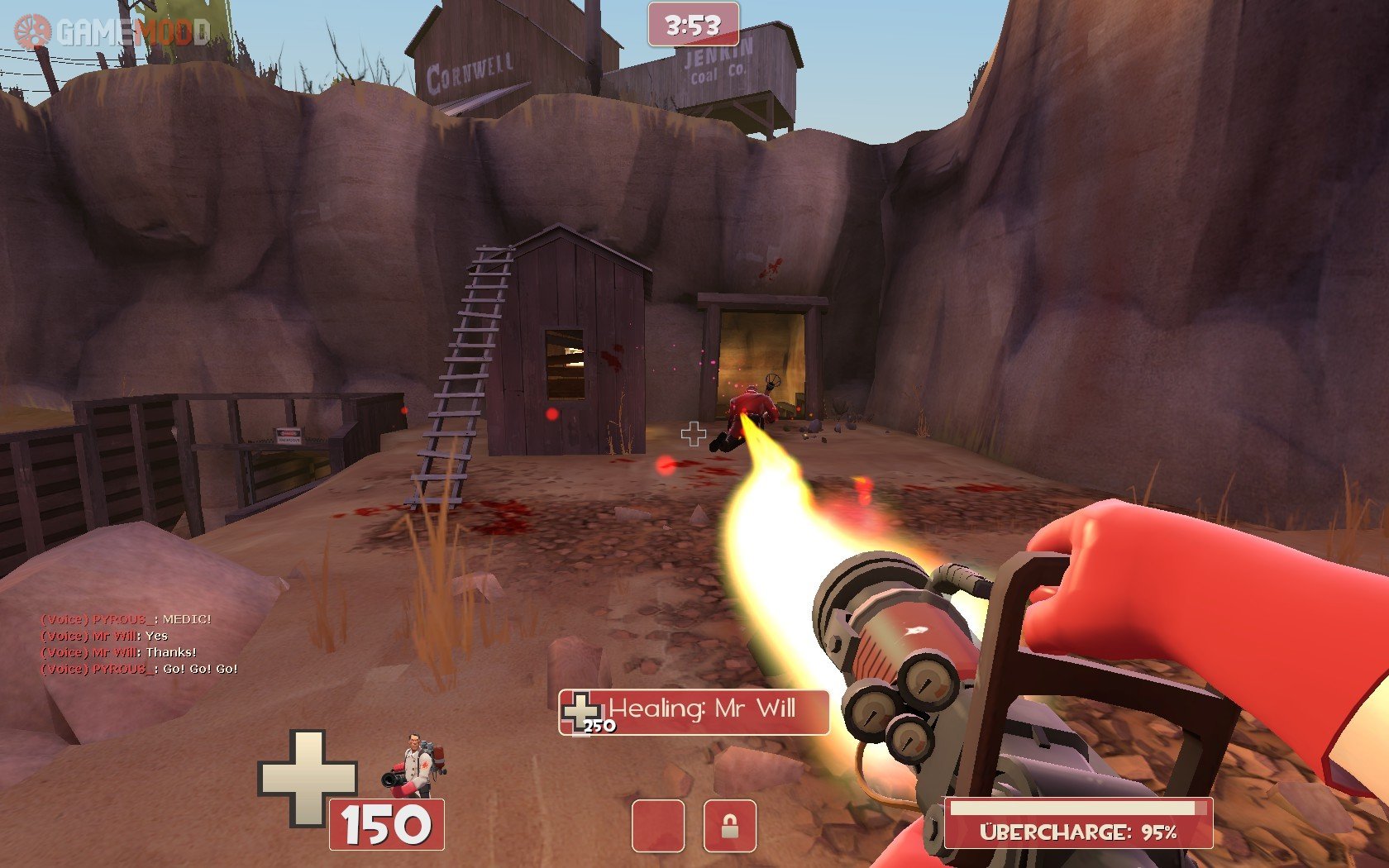1389x868 pixels.
Task: Open the GameModd watermark logo
Action: tap(112, 32)
